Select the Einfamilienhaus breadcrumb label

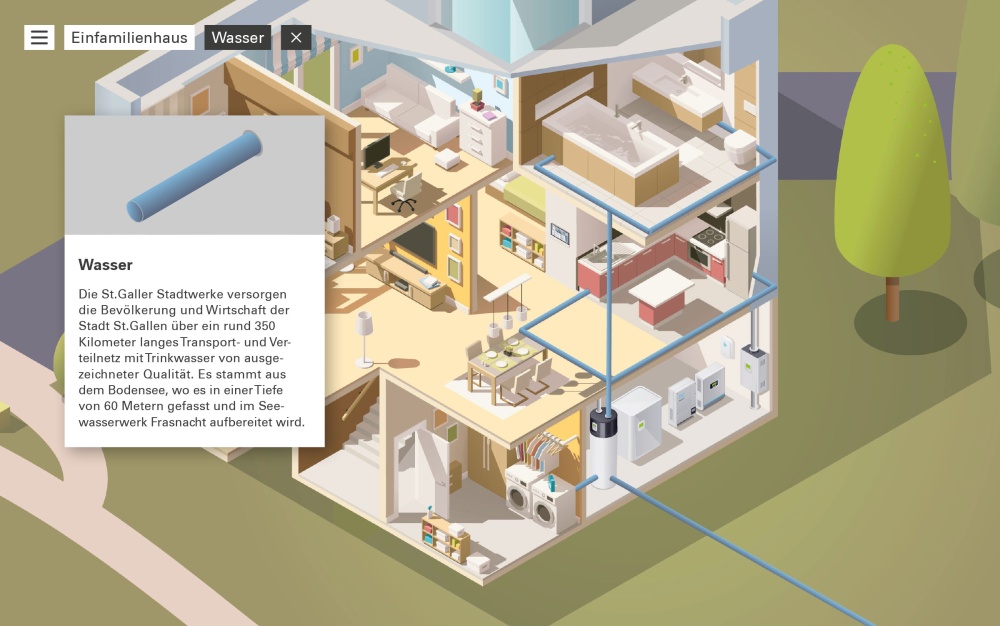click(129, 38)
